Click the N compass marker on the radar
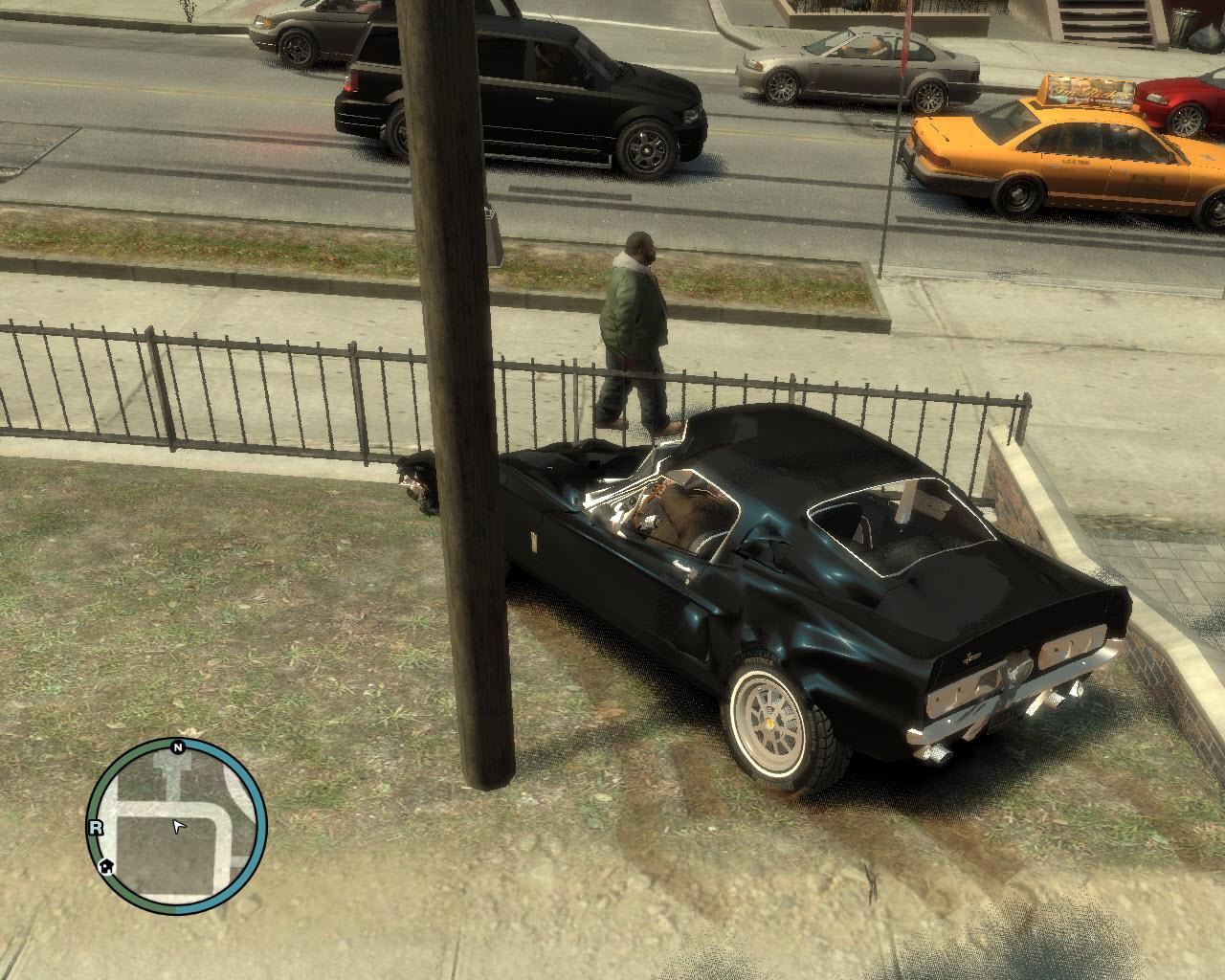Screen dimensions: 1225x980 tap(178, 746)
